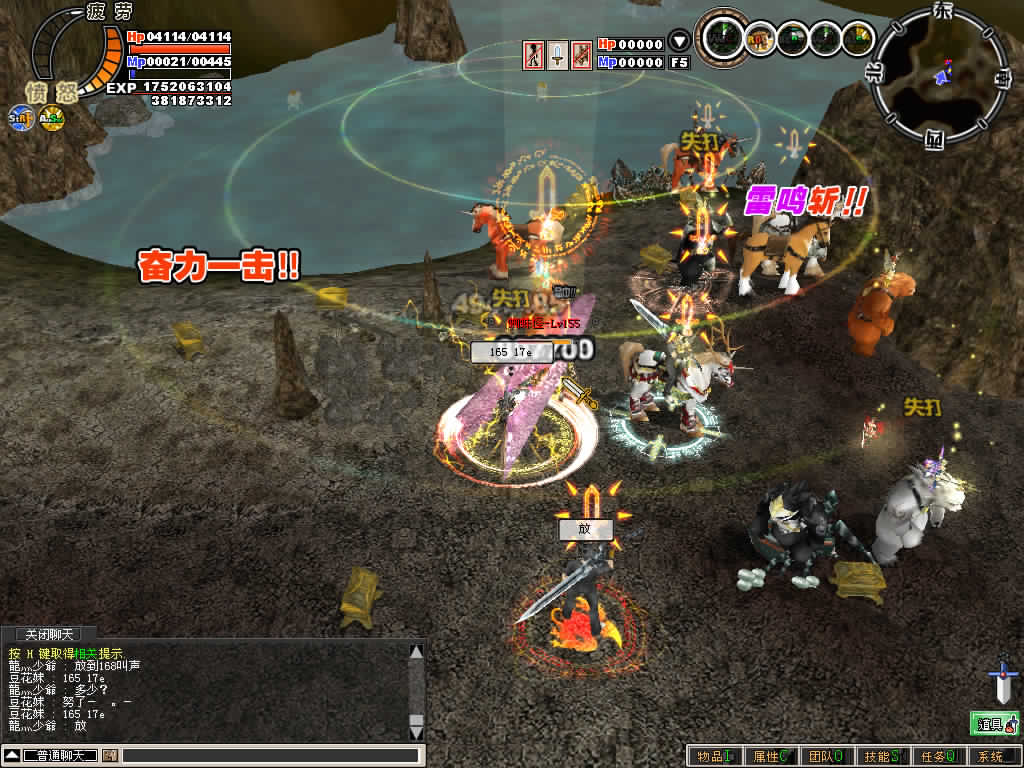Viewport: 1024px width, 768px height.
Task: Click the blue round status icon under the fatigue gauge
Action: pyautogui.click(x=20, y=117)
